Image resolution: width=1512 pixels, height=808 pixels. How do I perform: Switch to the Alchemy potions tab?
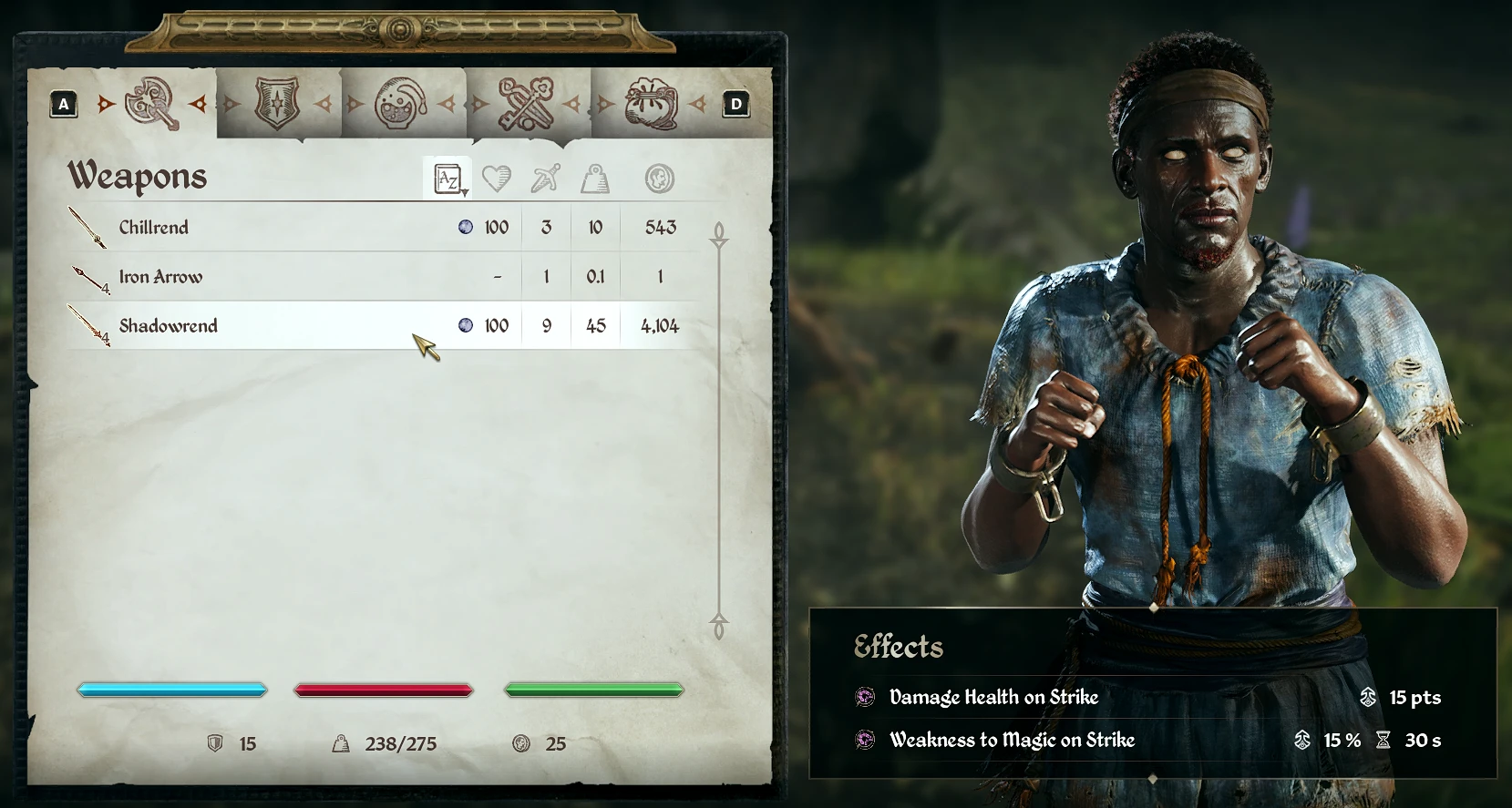point(401,104)
